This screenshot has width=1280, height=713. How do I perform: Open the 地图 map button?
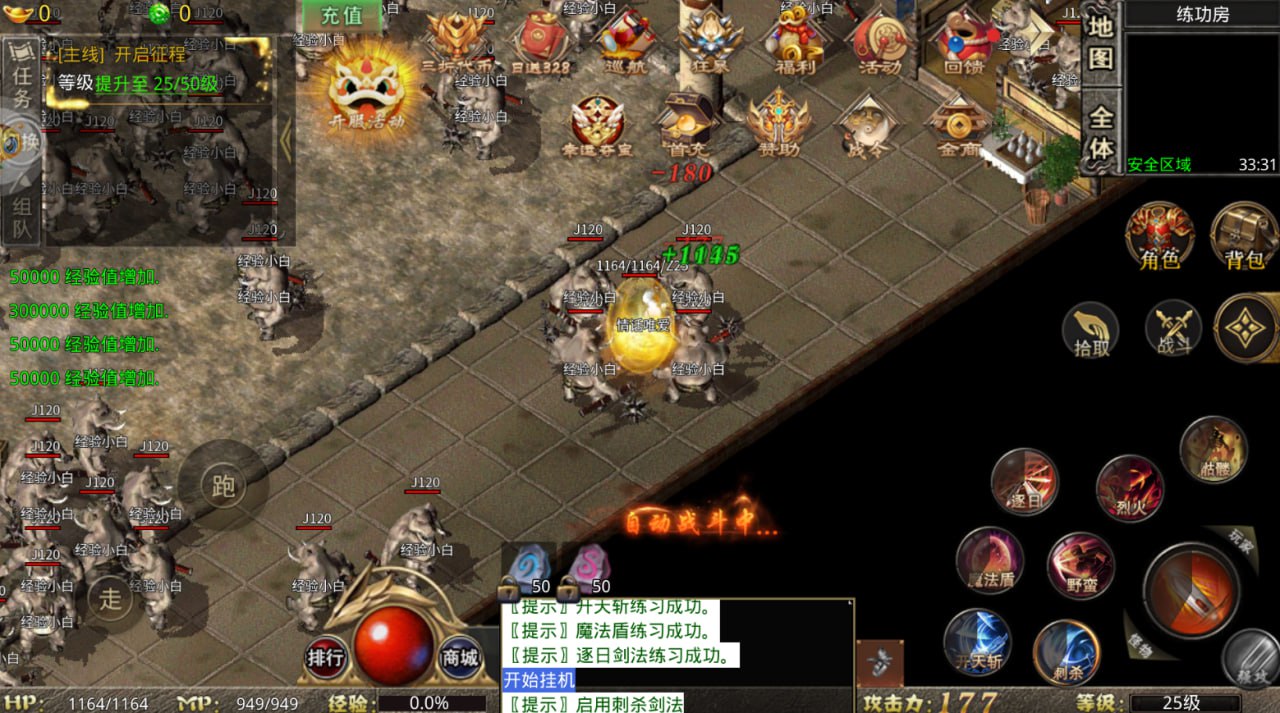tap(1101, 42)
